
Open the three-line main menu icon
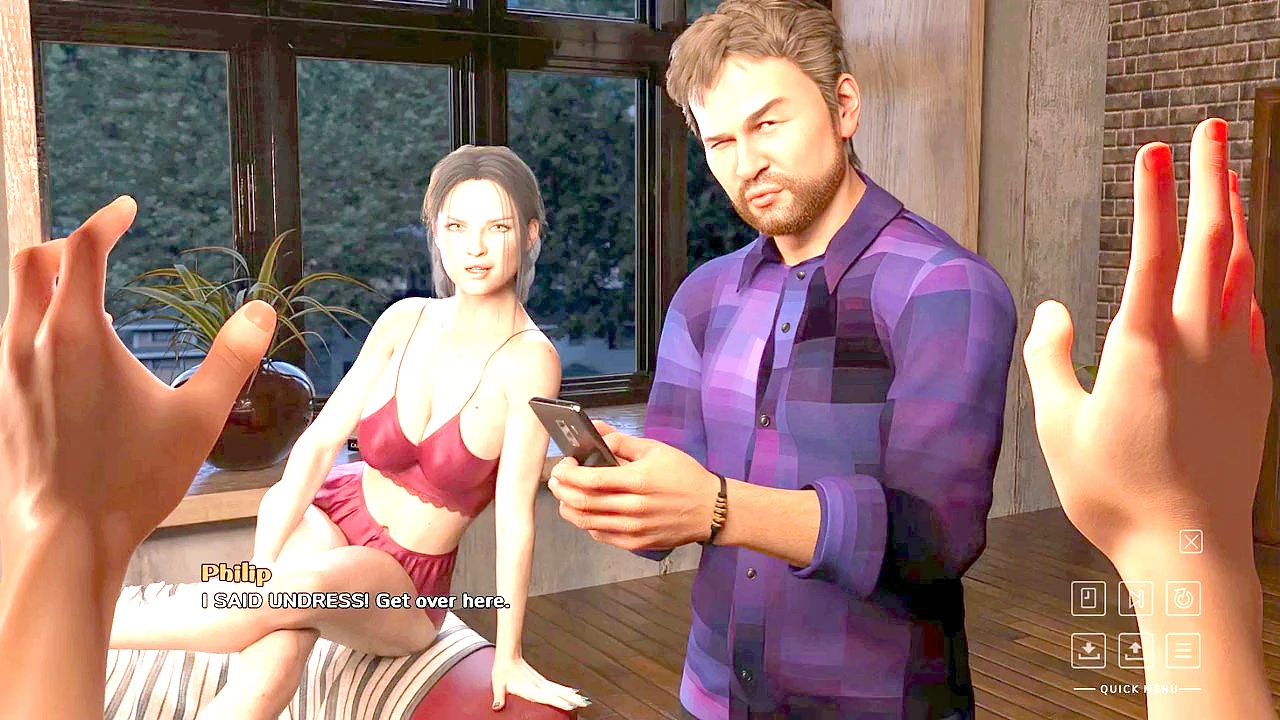1183,650
